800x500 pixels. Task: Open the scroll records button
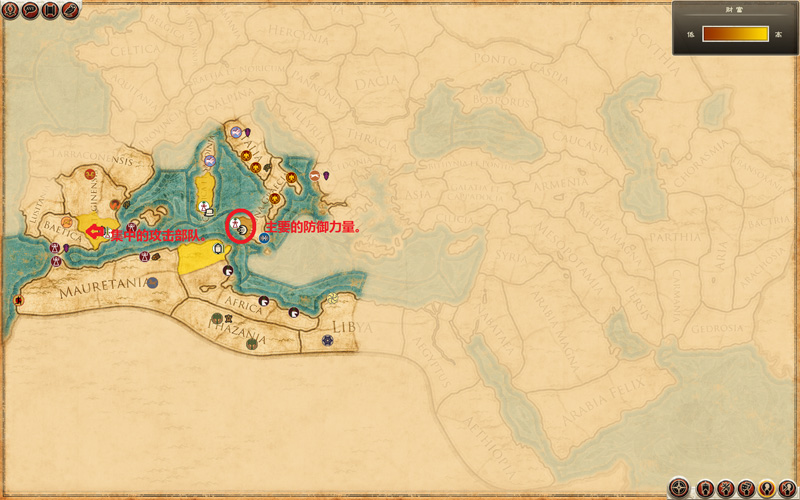pyautogui.click(x=50, y=10)
